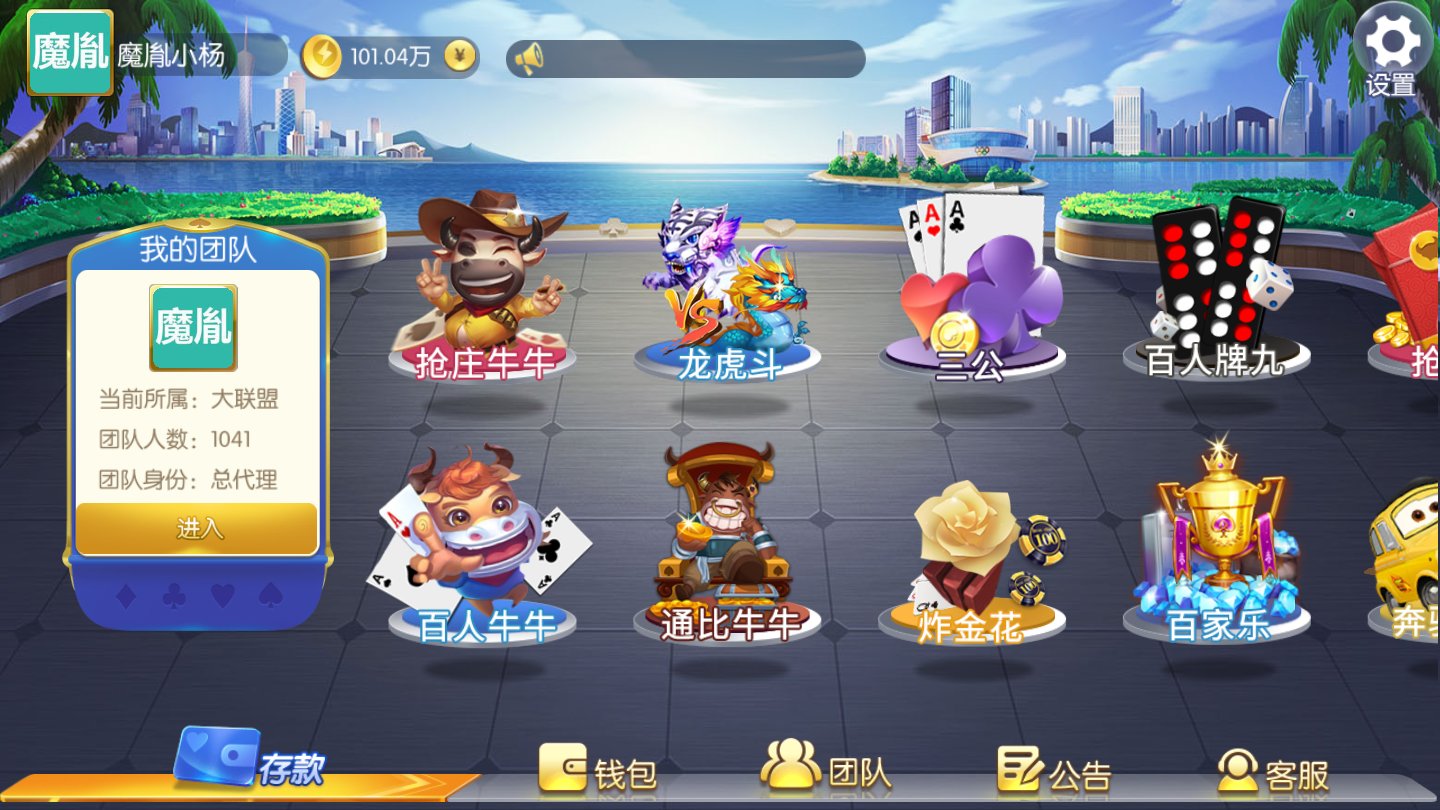This screenshot has height=810, width=1440.
Task: Click the yellow ¥ coin recharge icon
Action: (458, 57)
